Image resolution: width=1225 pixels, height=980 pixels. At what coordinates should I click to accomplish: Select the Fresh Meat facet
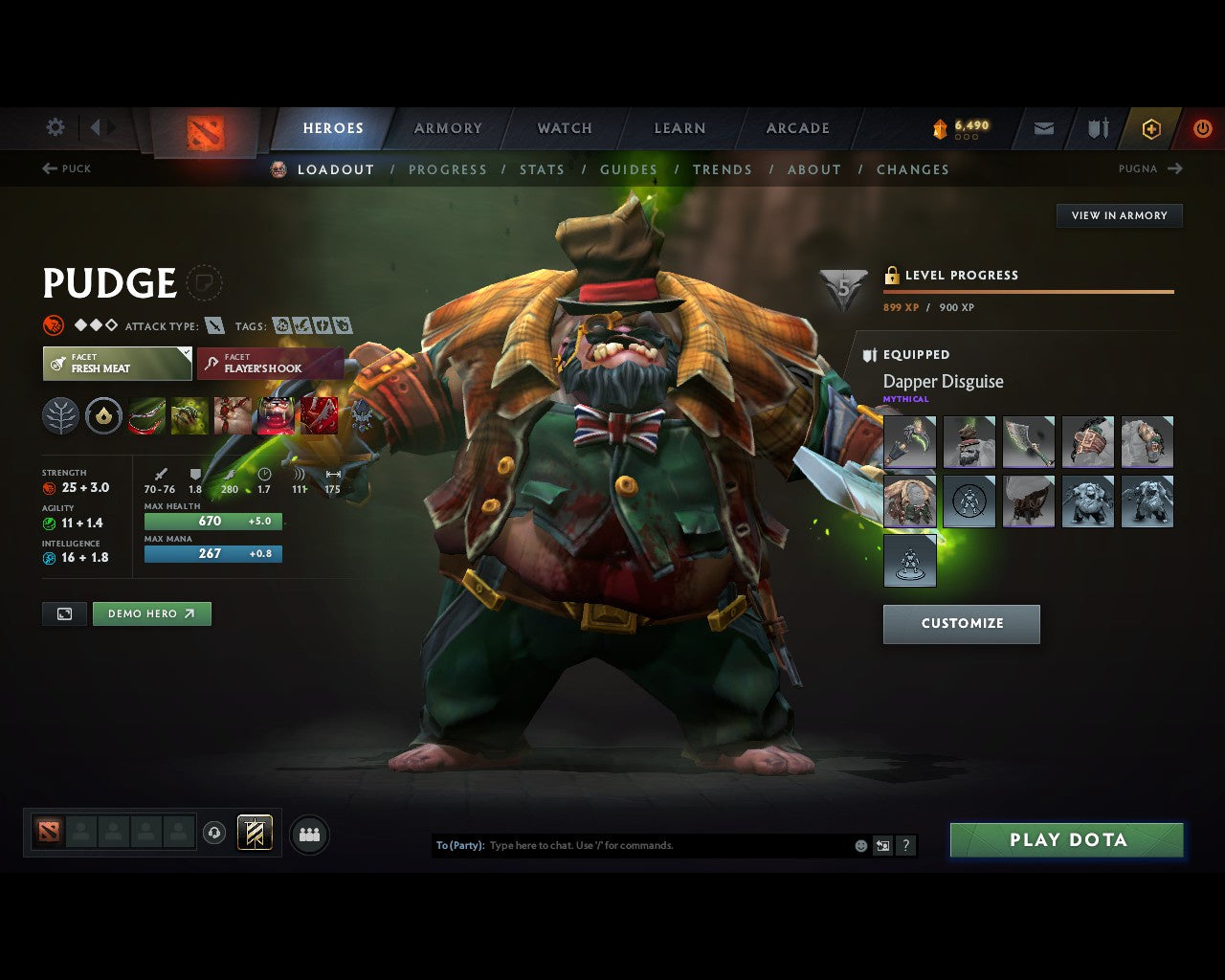point(117,364)
